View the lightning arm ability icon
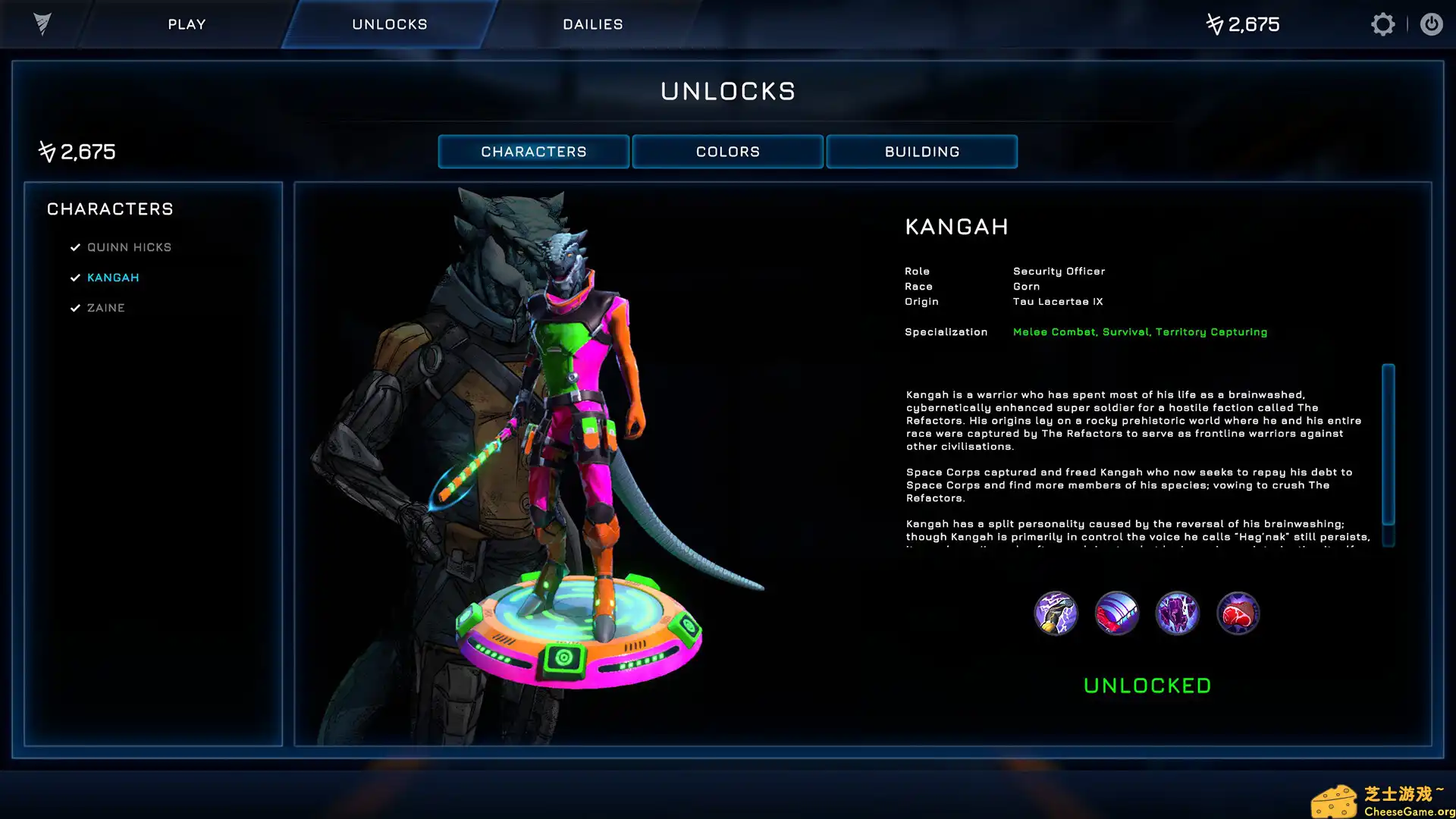This screenshot has height=819, width=1456. pos(1056,613)
